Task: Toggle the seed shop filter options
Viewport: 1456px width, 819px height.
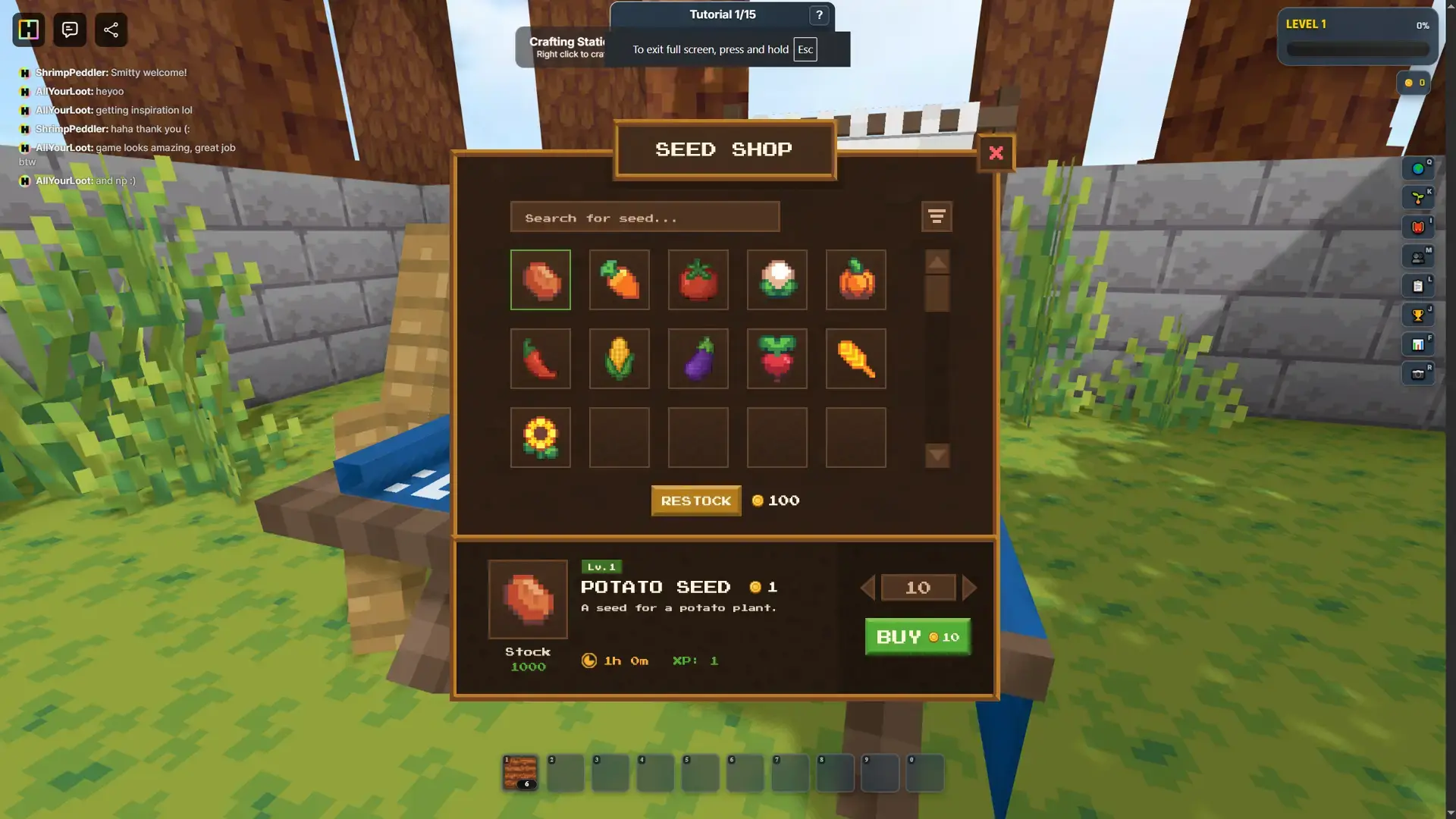Action: [x=937, y=217]
